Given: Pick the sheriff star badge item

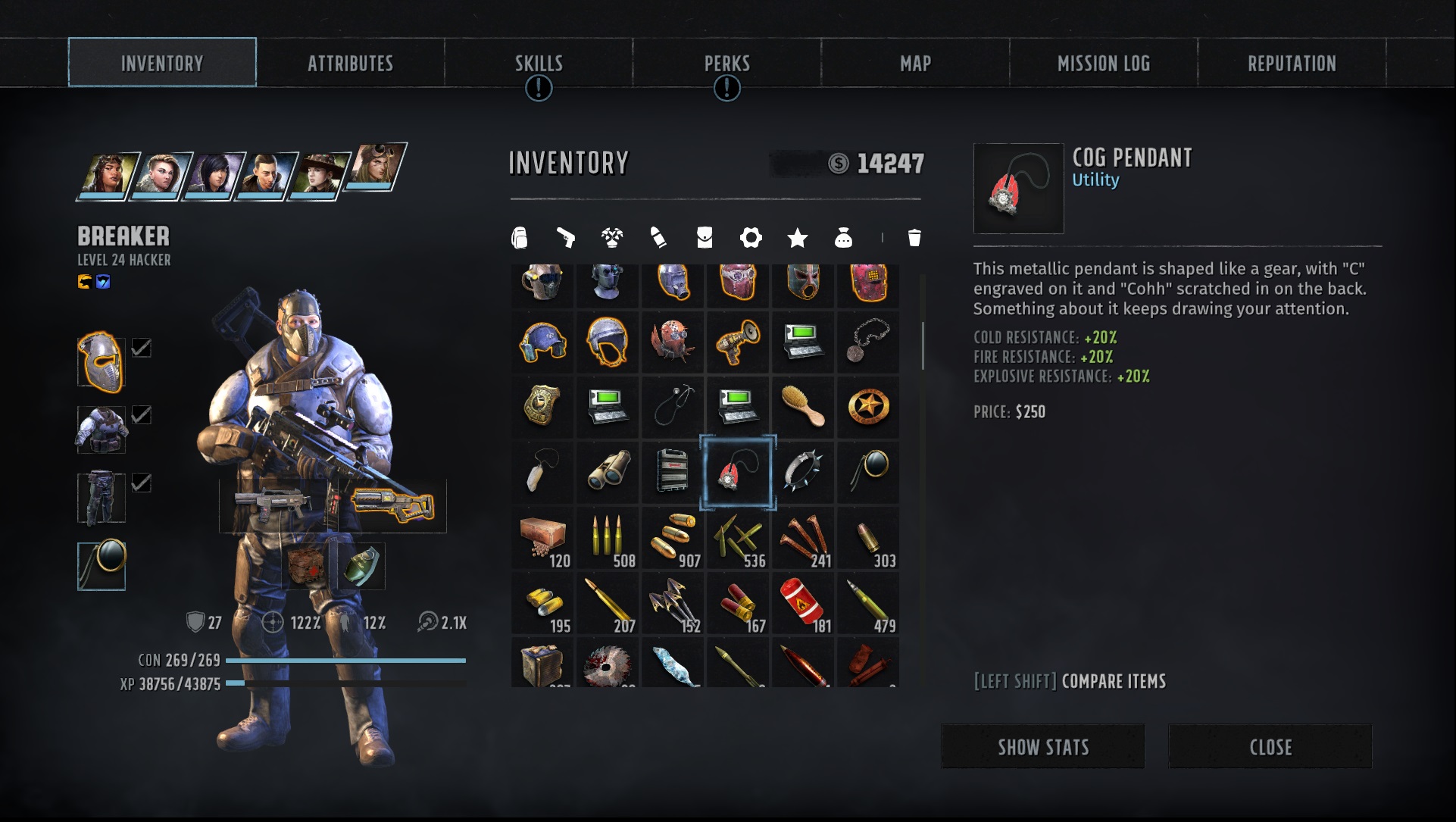Looking at the screenshot, I should pos(868,406).
